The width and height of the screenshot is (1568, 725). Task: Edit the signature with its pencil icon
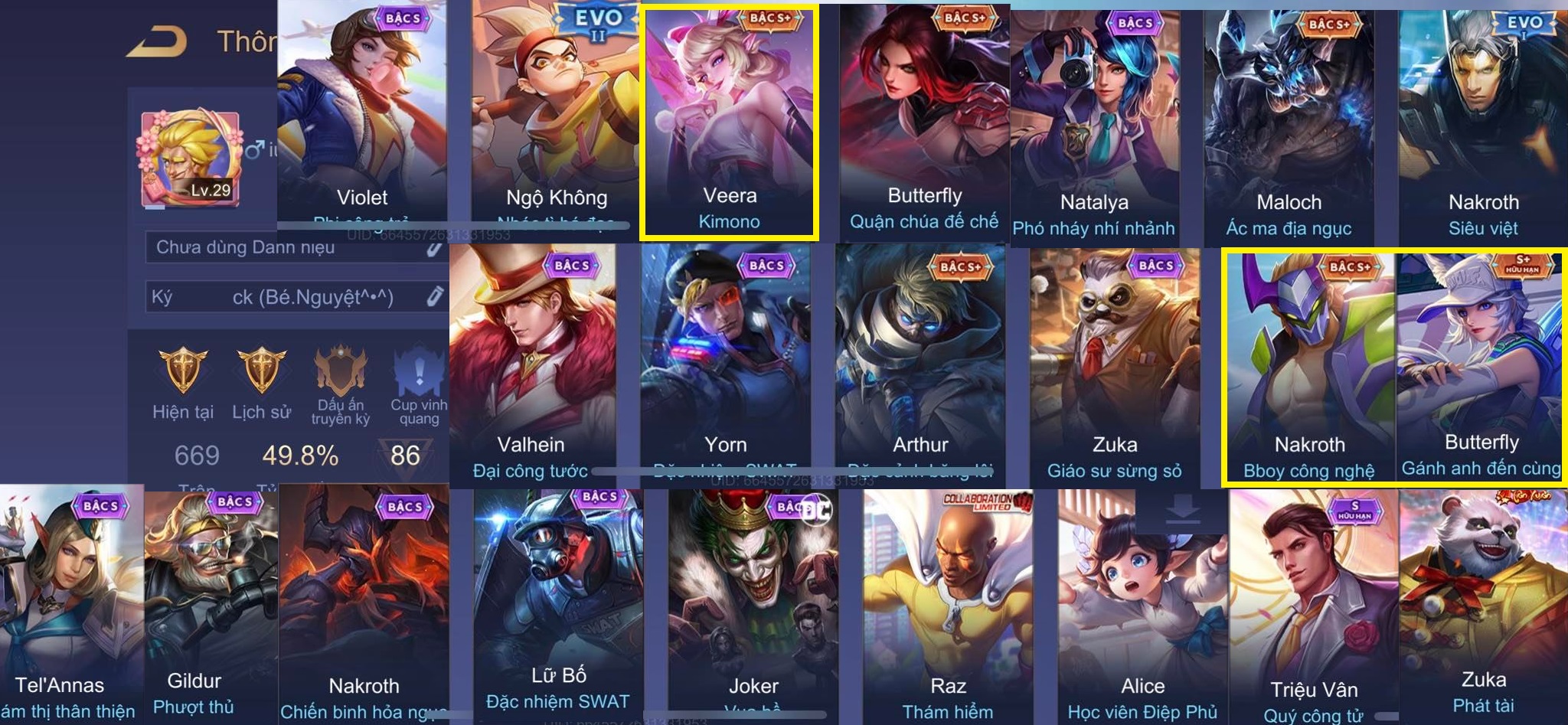pos(435,296)
